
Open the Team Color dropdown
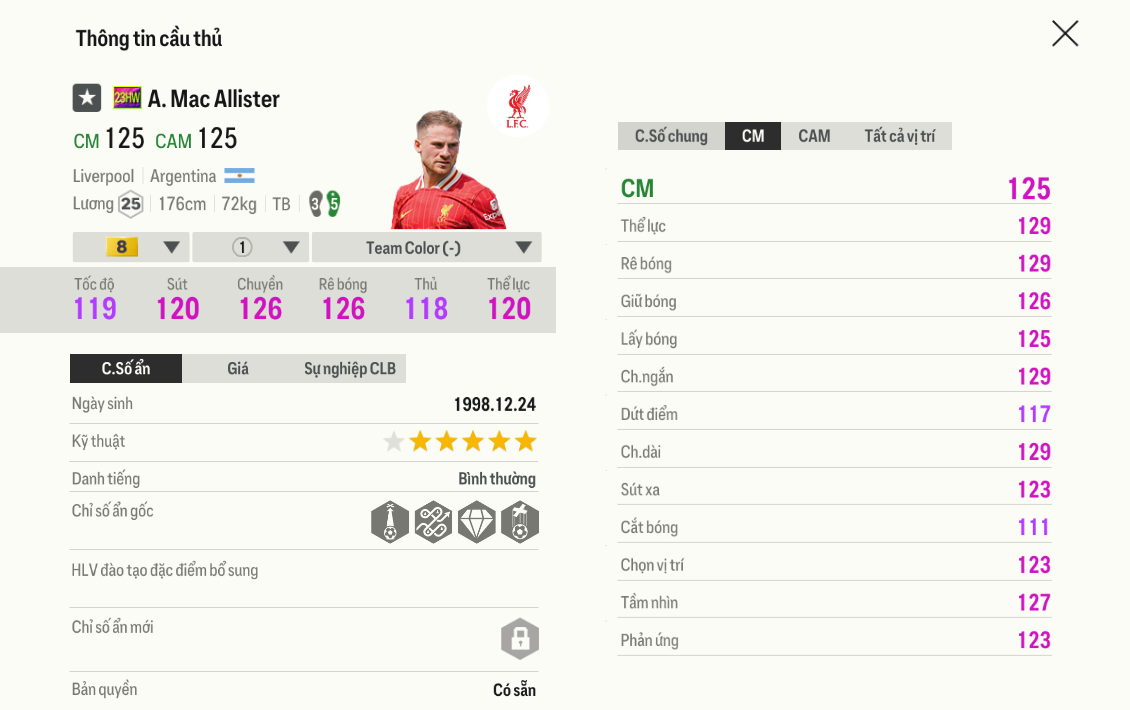click(x=427, y=247)
